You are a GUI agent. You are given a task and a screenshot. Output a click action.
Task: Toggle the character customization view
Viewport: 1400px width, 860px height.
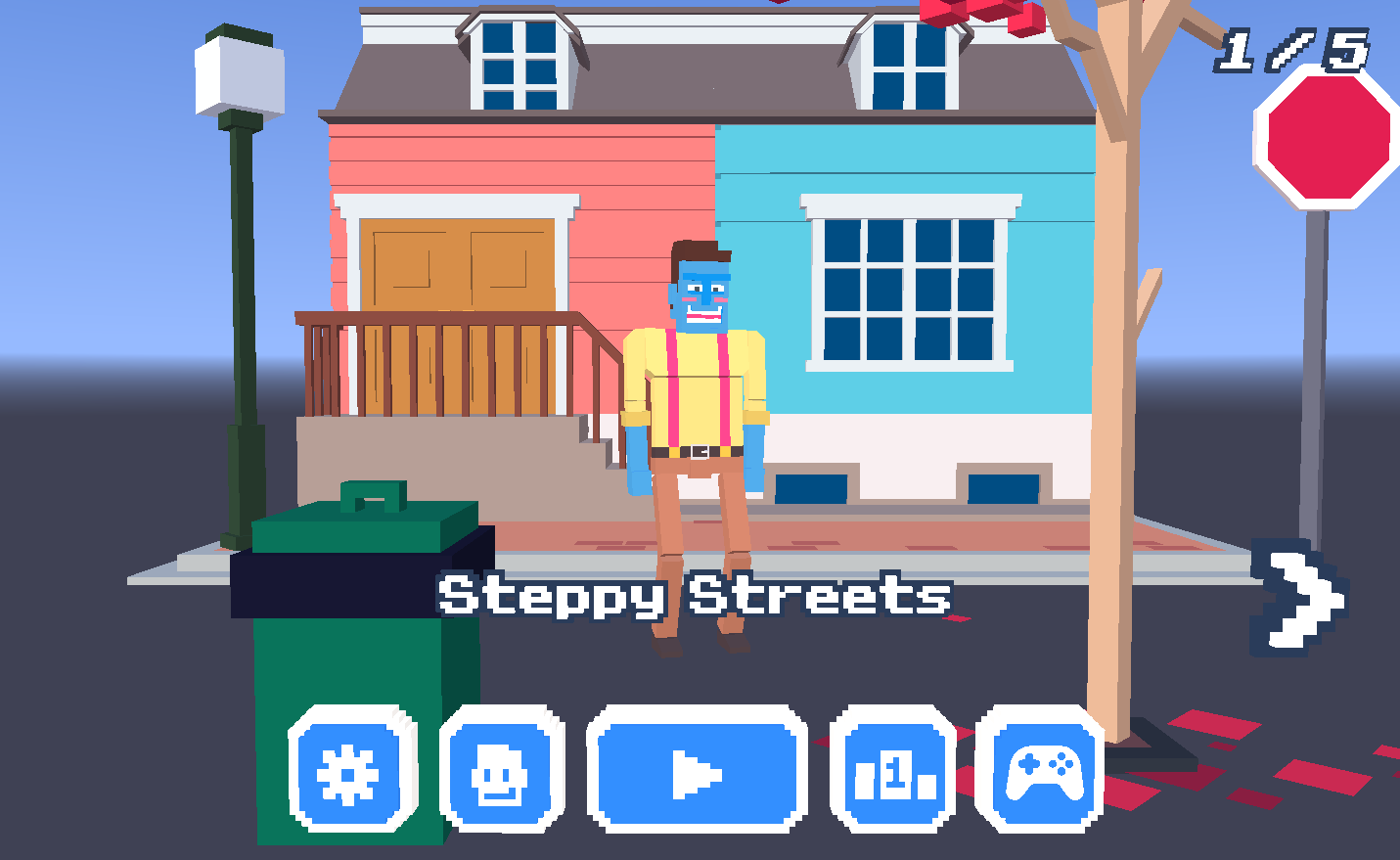coord(500,774)
